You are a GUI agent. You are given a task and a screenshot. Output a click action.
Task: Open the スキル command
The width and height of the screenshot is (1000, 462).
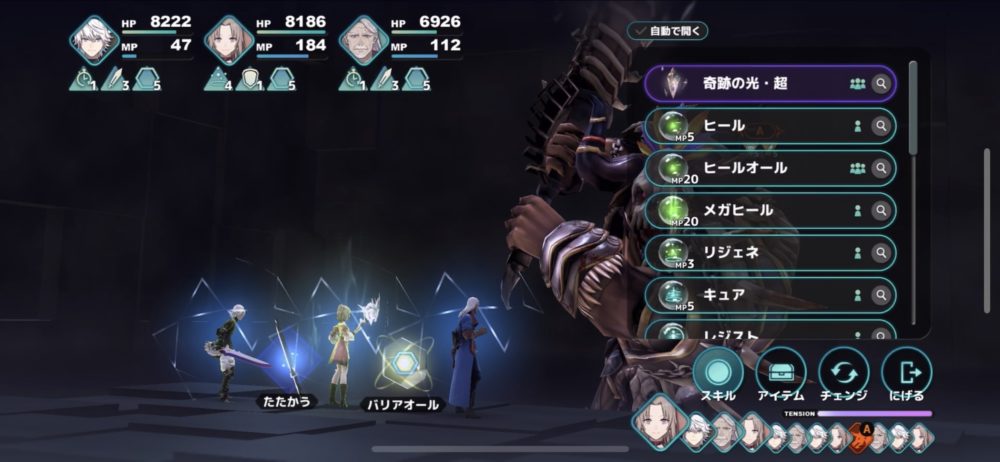coord(718,374)
